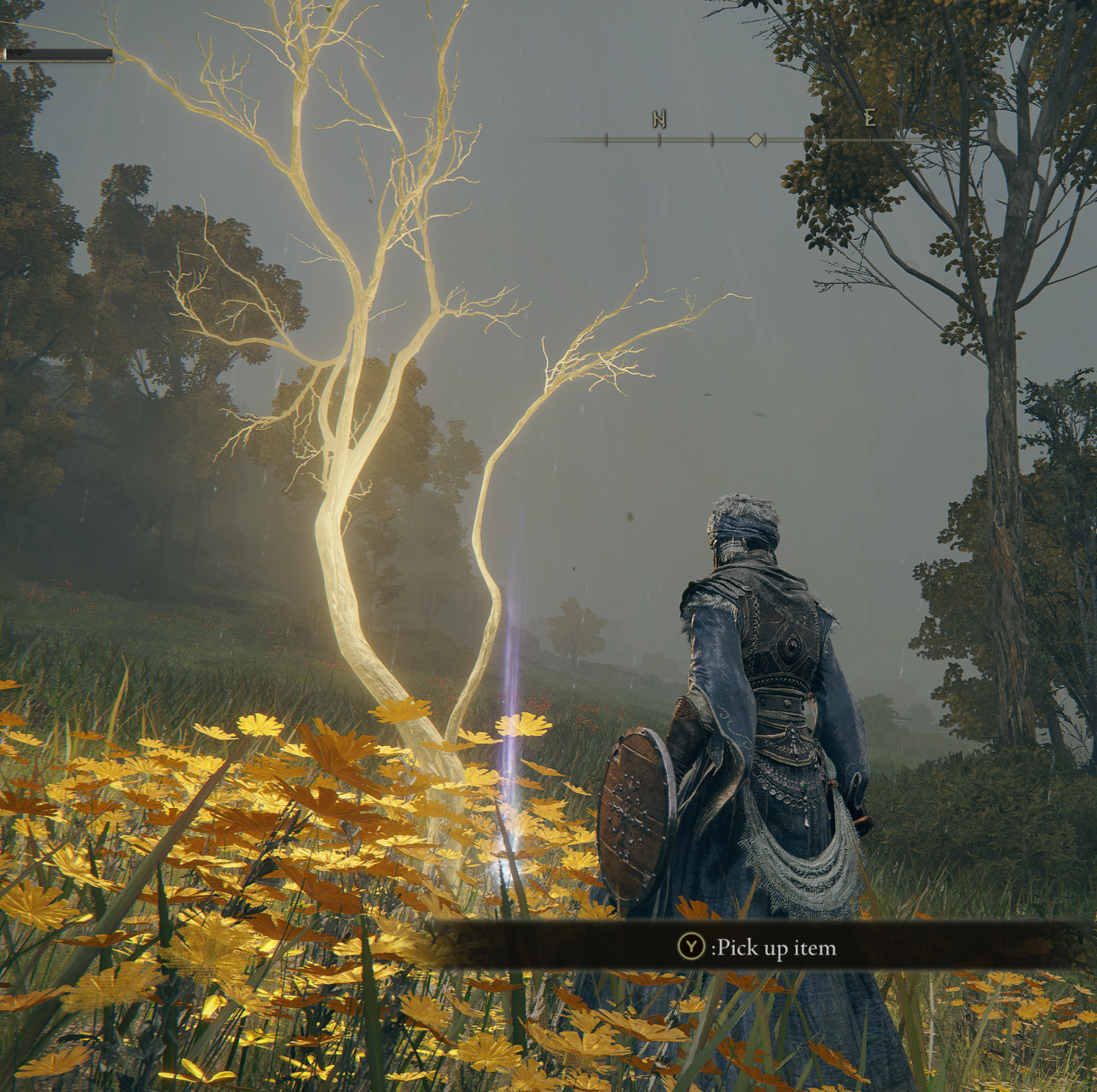Select the E rune on the compass

click(870, 118)
